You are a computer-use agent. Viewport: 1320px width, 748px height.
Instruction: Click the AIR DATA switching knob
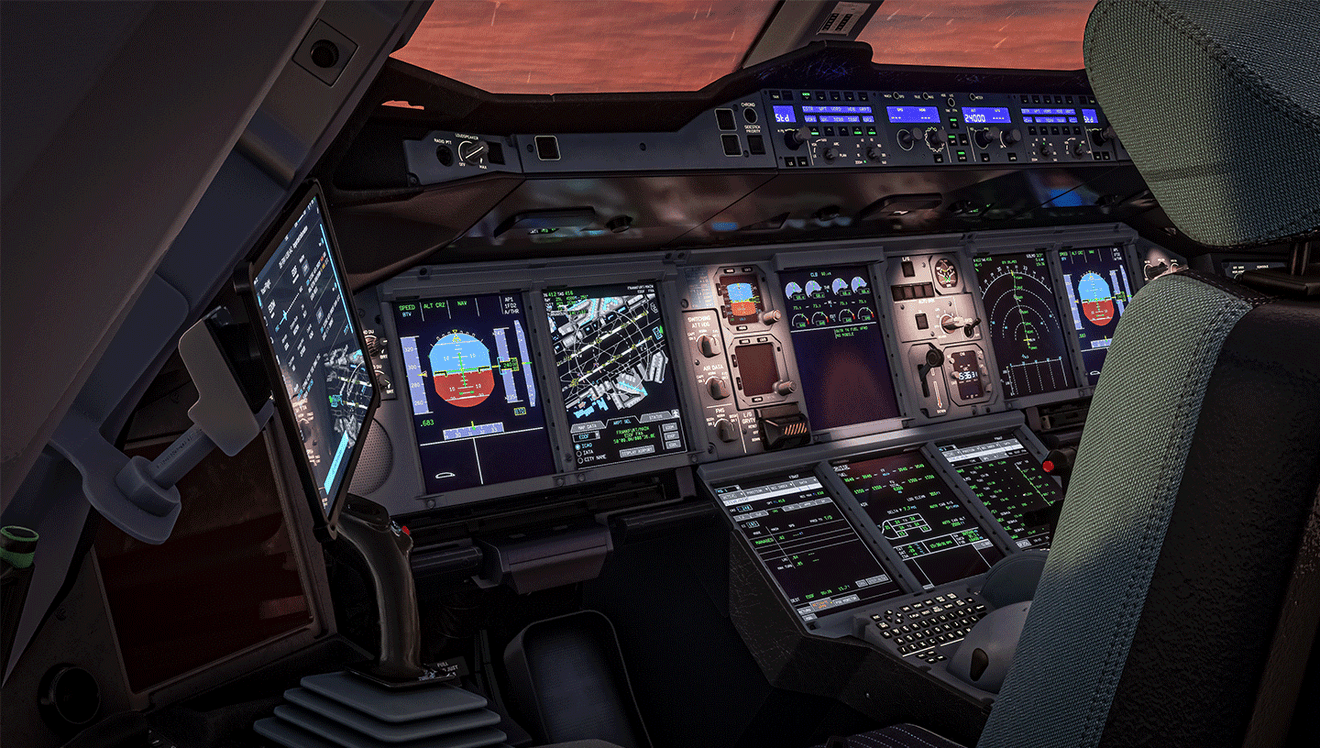click(x=716, y=388)
